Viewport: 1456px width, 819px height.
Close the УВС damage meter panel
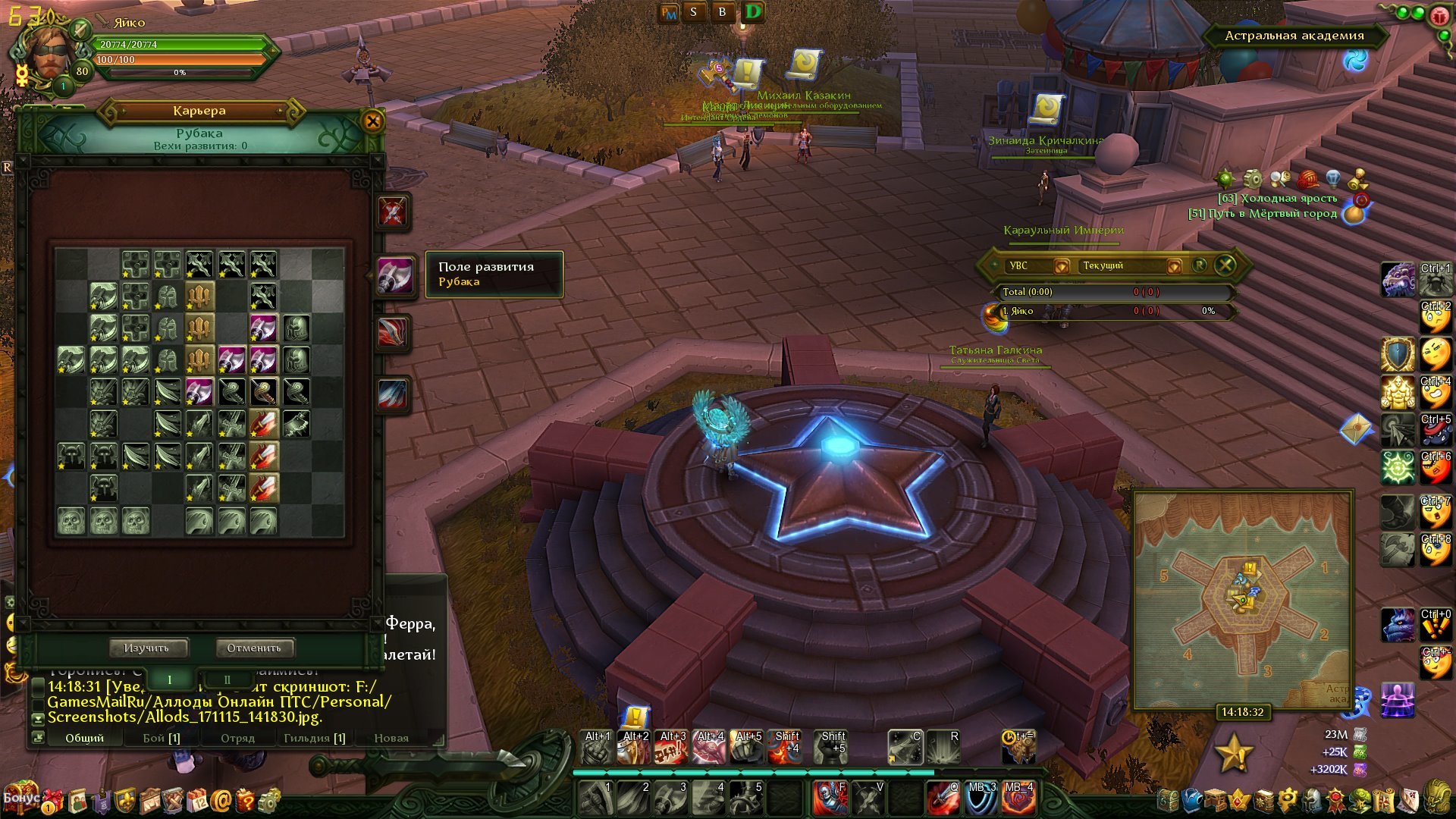click(x=1225, y=265)
